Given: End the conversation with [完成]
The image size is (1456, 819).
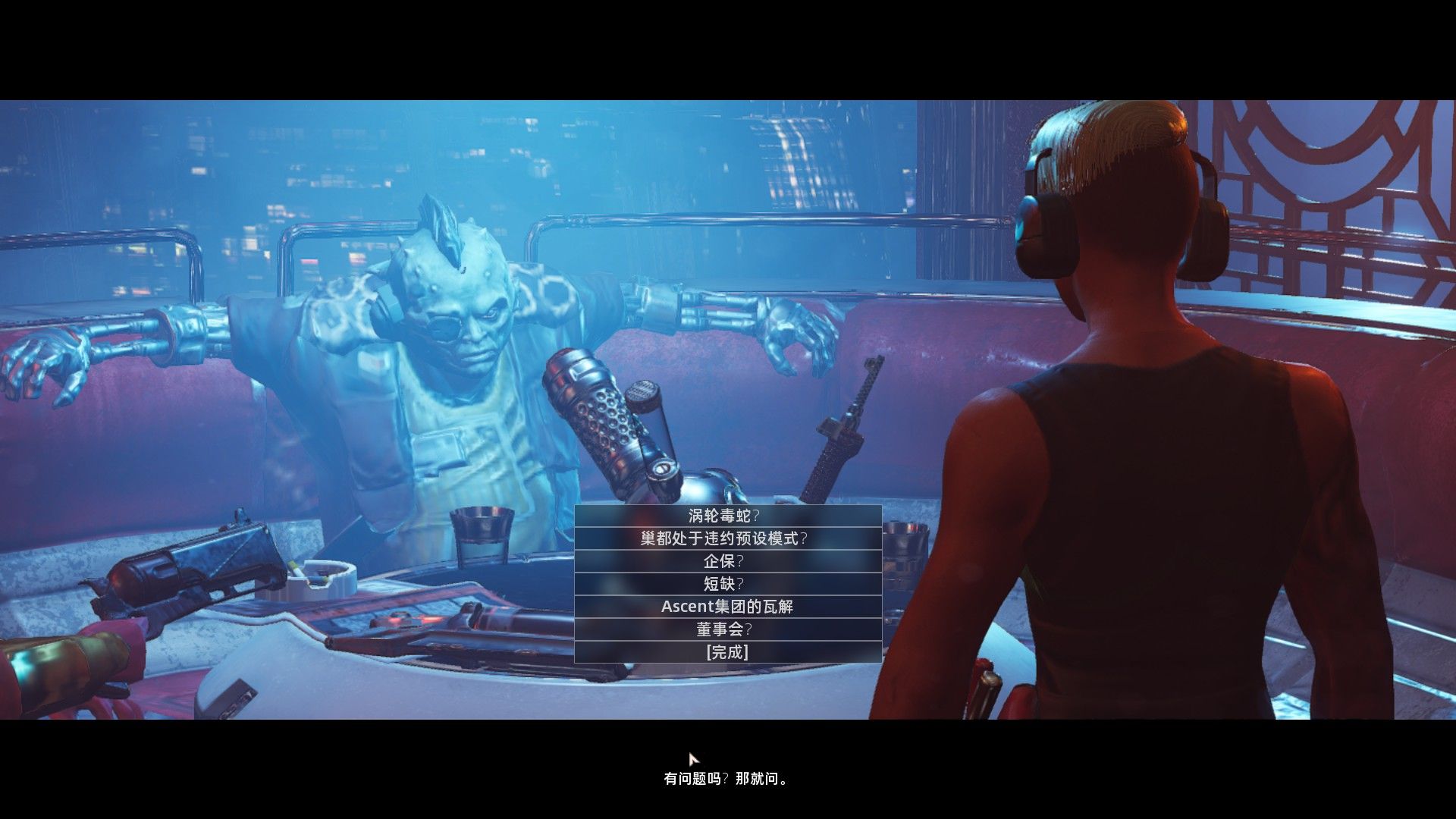Looking at the screenshot, I should point(727,652).
